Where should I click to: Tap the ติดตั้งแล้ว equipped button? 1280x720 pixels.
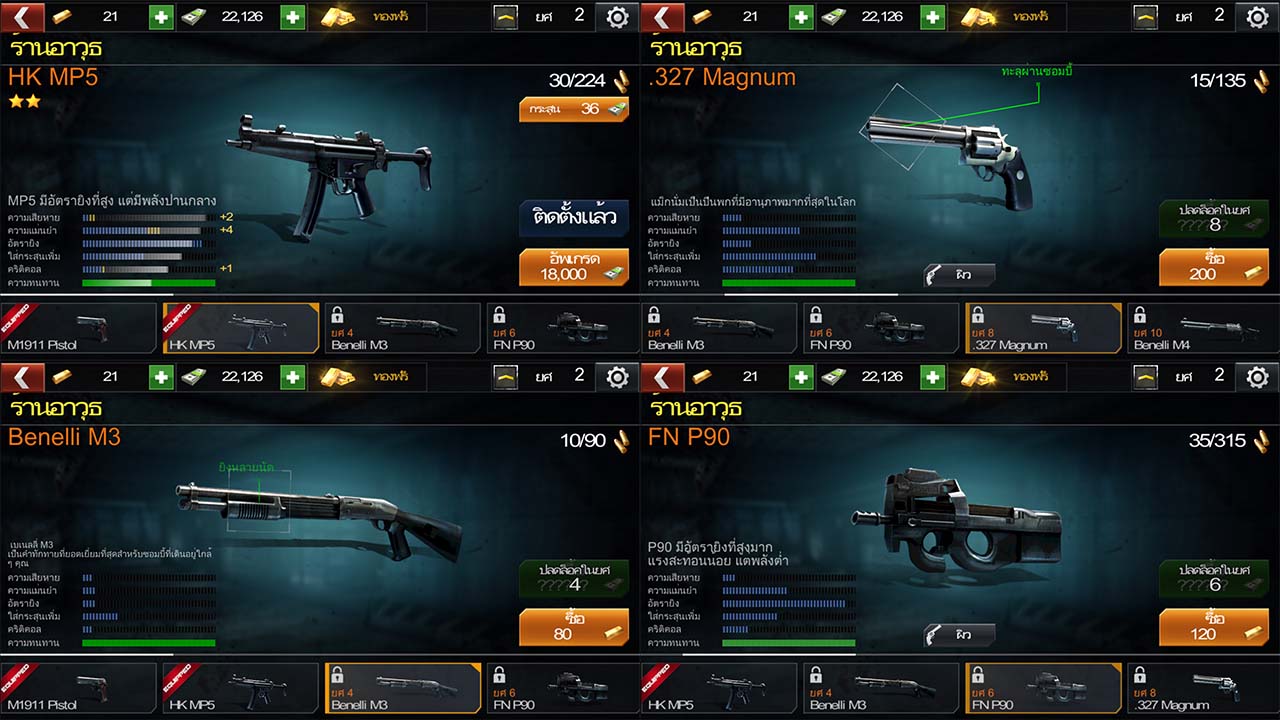(x=573, y=218)
